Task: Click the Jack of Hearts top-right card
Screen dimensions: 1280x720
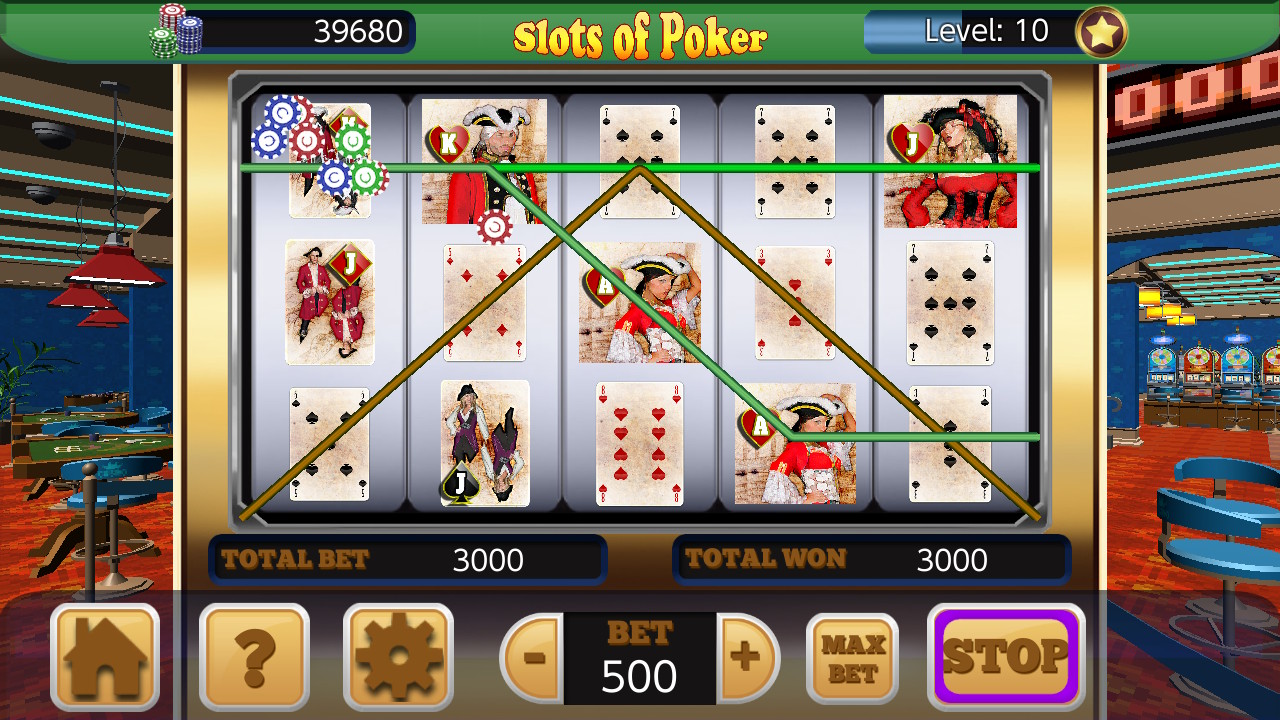Action: [x=950, y=160]
